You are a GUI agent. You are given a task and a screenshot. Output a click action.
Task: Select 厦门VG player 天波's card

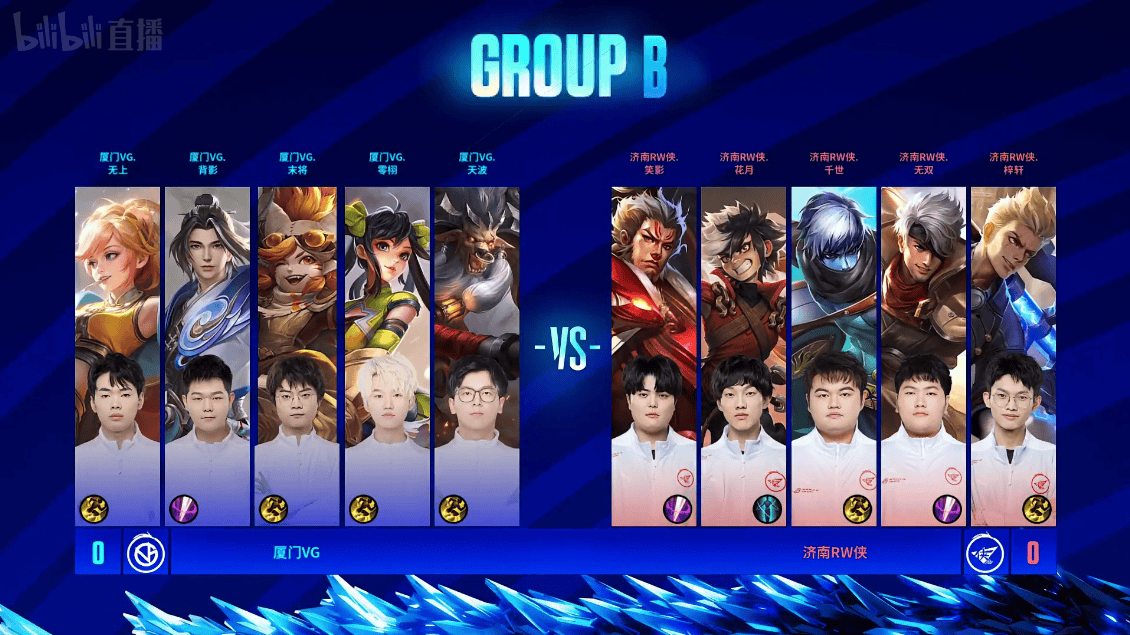[477, 355]
